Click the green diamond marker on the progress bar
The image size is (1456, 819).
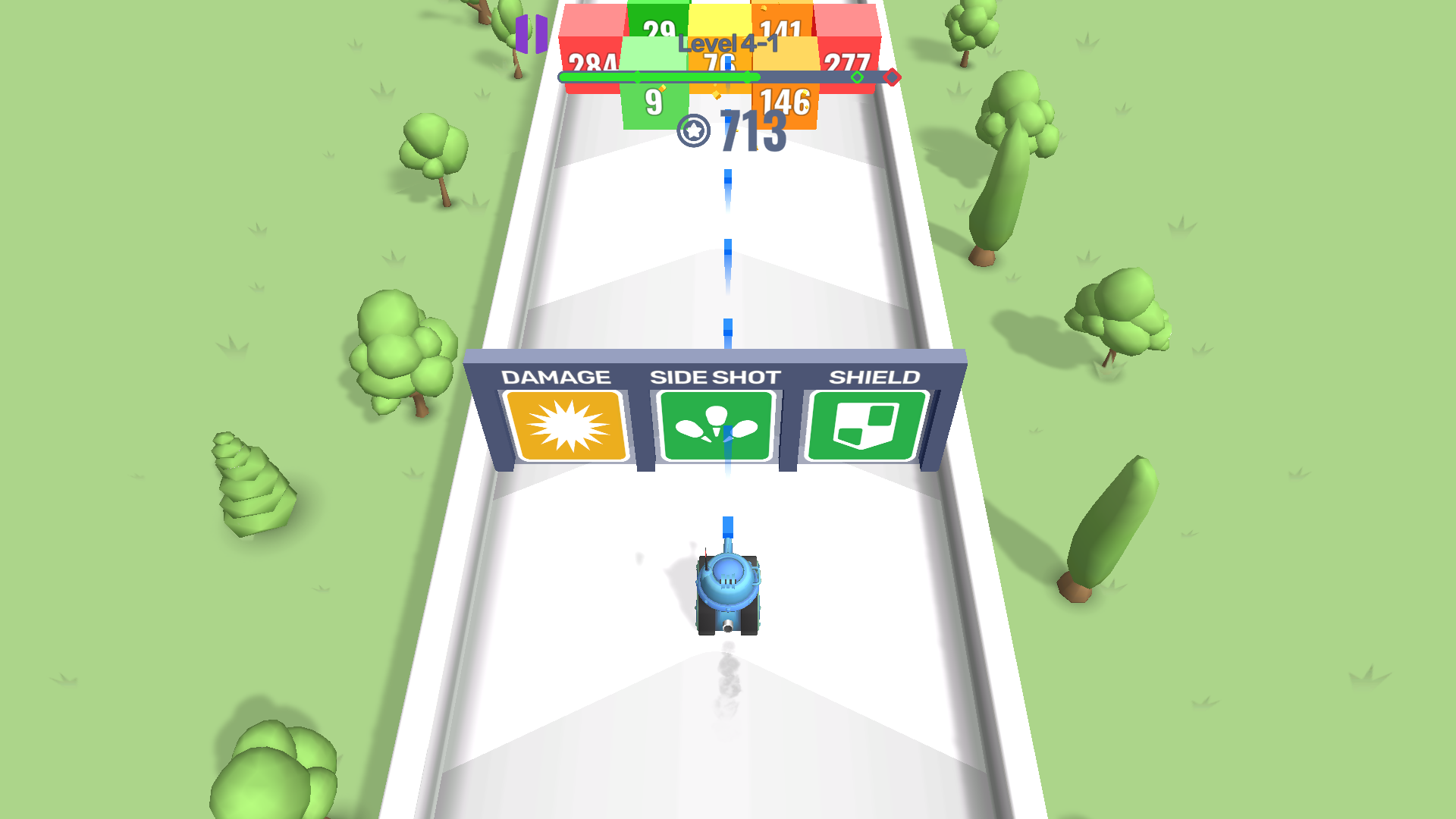point(858,77)
